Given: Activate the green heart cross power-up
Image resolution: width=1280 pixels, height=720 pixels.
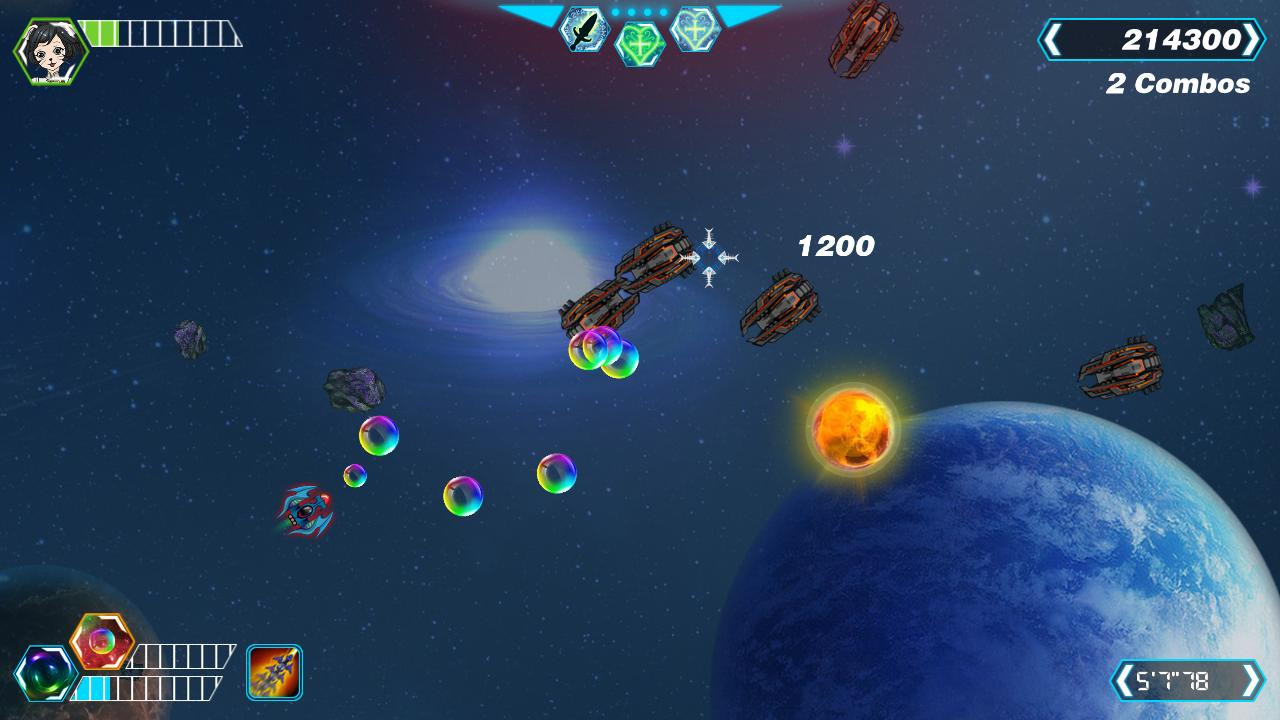Looking at the screenshot, I should [638, 44].
